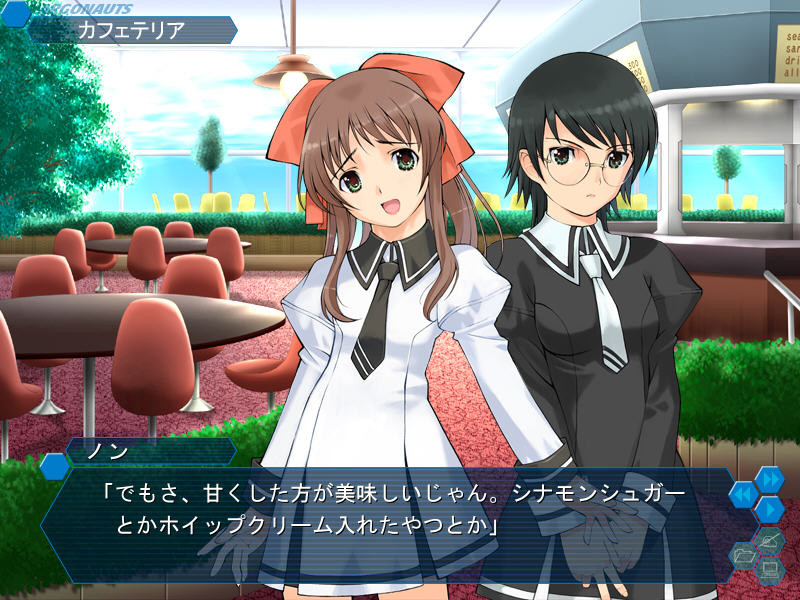Open the load menu via the folder icon

pos(743,553)
